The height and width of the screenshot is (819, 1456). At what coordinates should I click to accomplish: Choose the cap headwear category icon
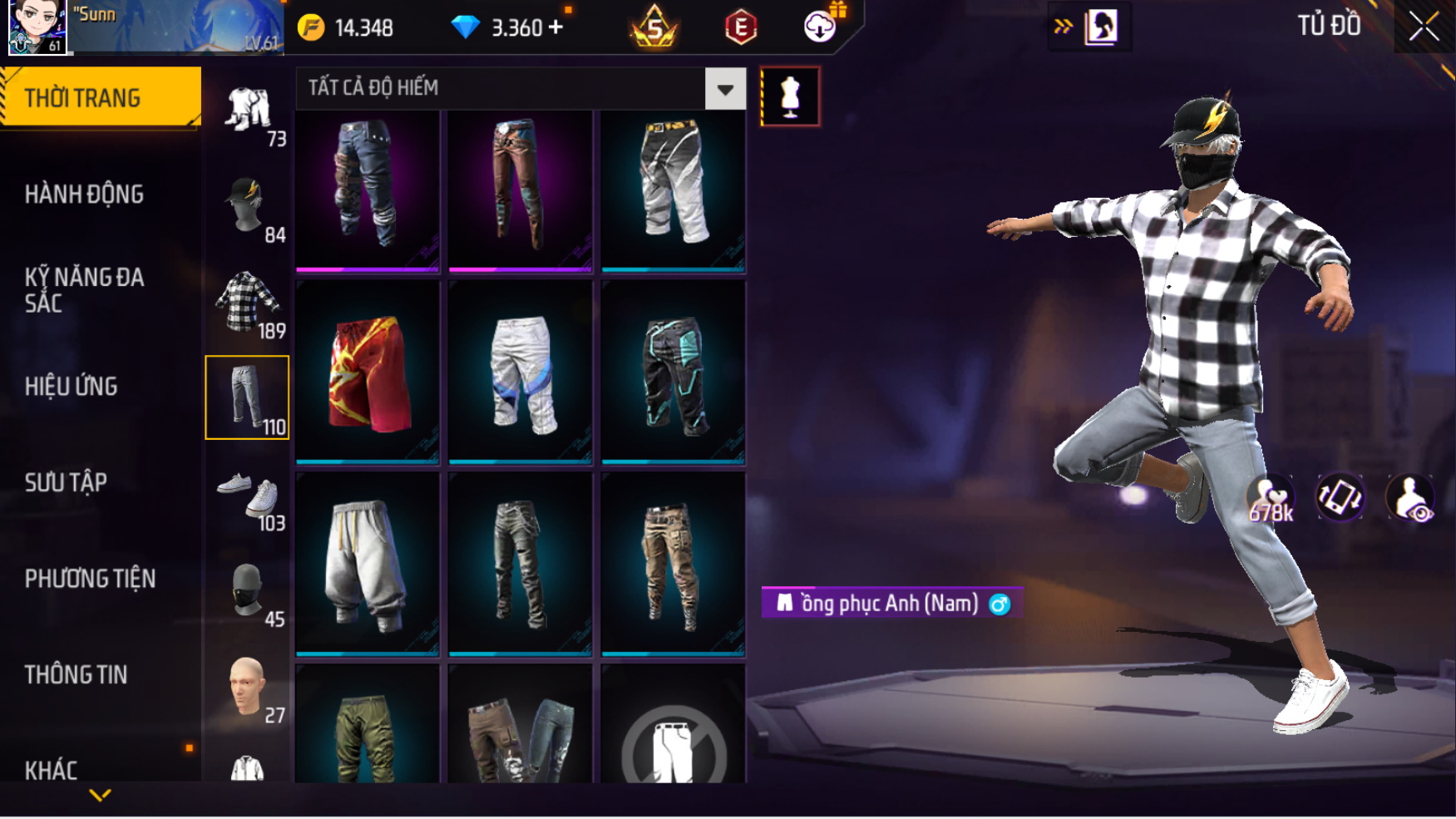point(247,205)
